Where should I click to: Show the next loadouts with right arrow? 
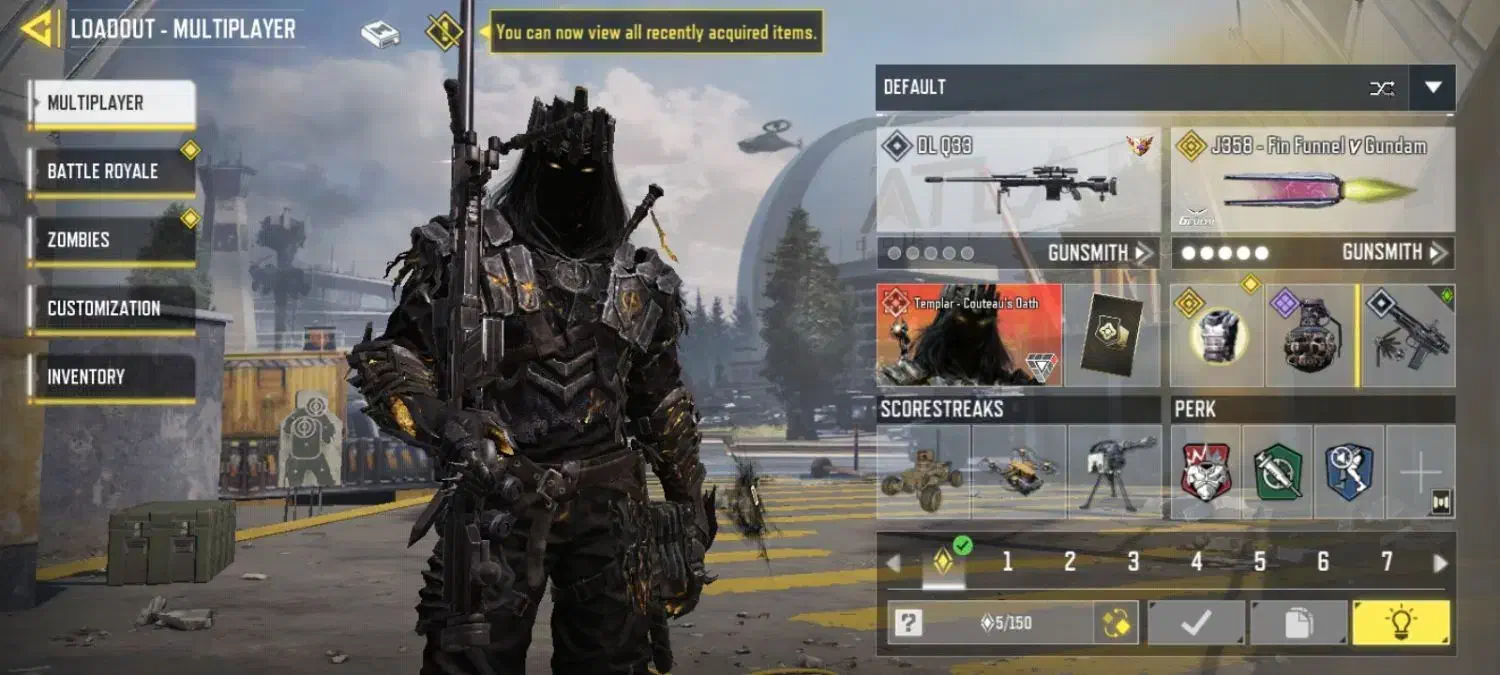click(x=1440, y=563)
